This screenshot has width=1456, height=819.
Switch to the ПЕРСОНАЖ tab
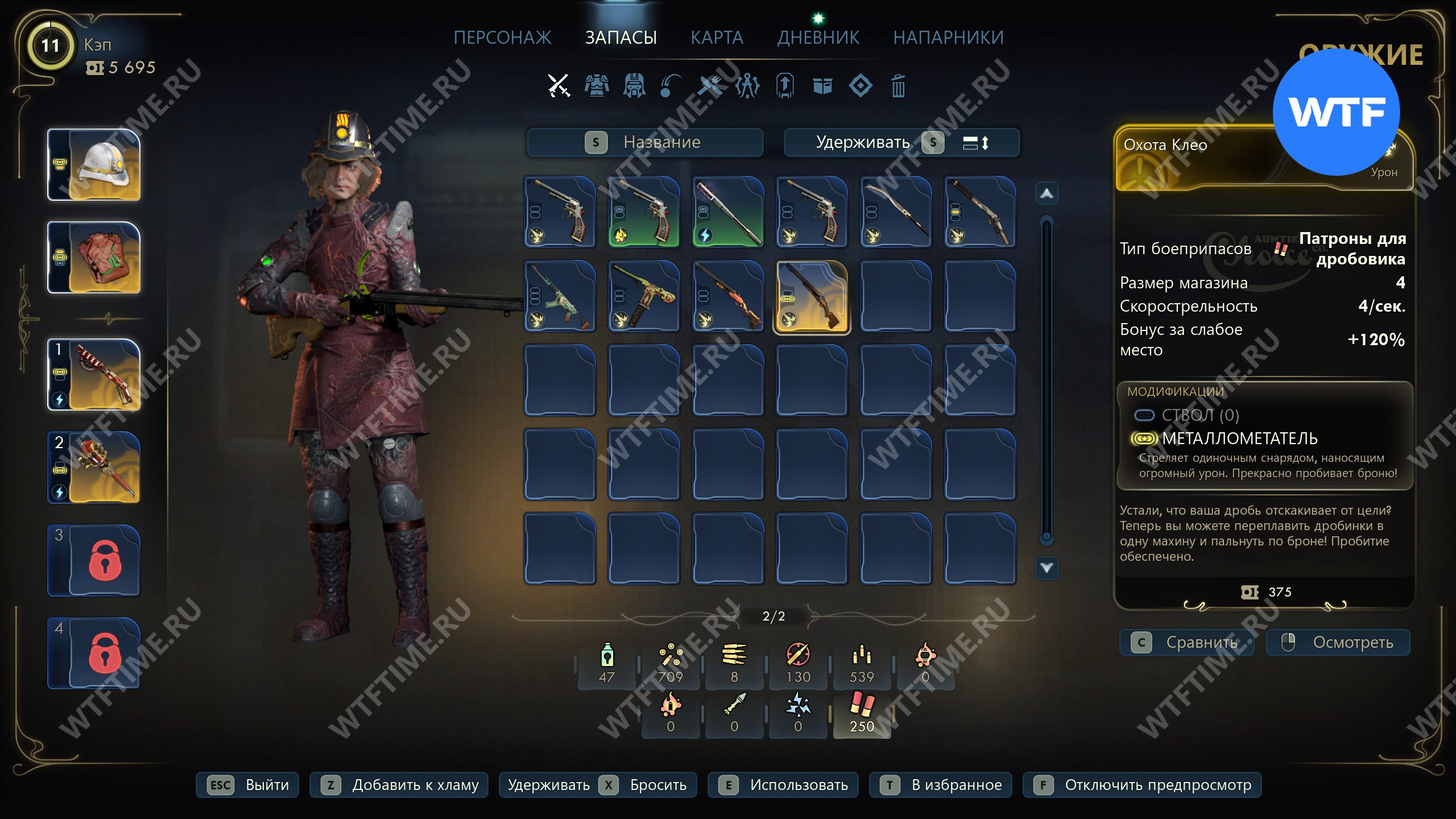502,38
